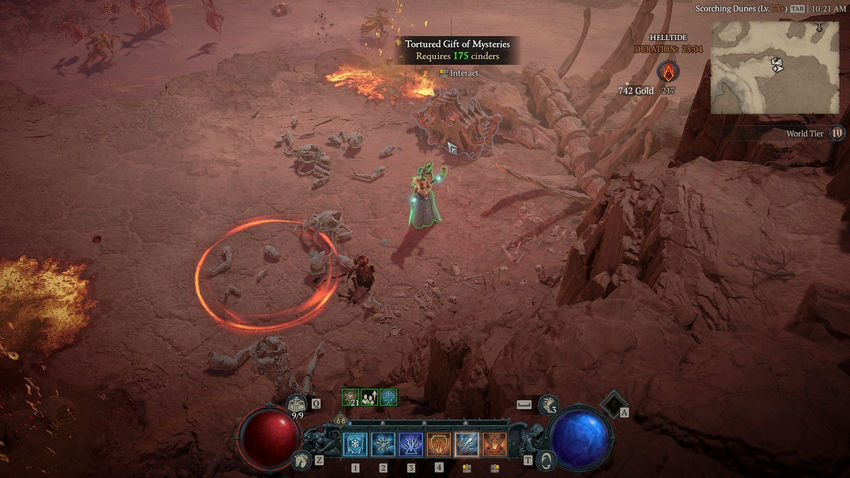
Task: Drink the healing potion showing 9/9
Action: click(297, 405)
